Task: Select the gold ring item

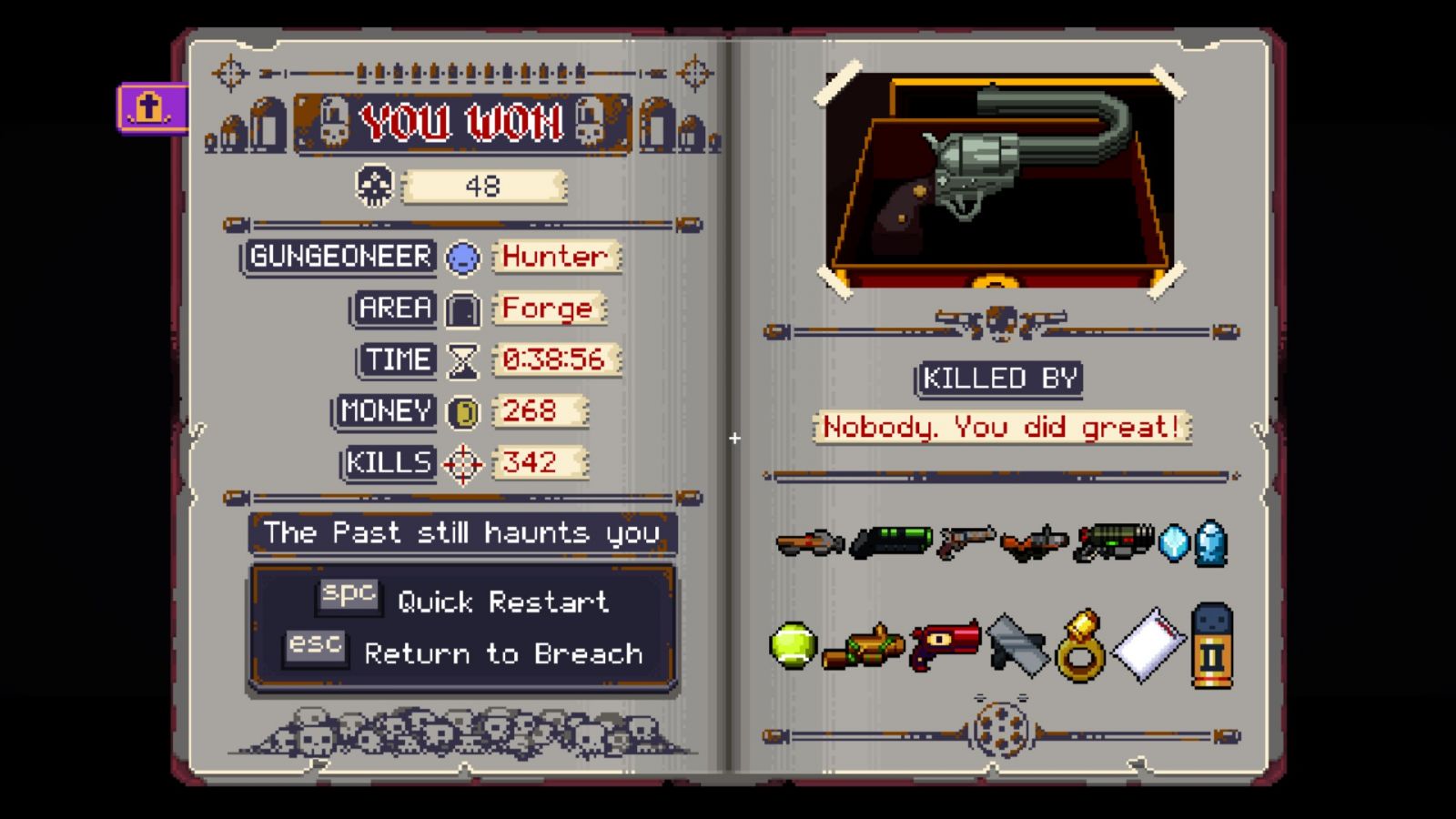Action: click(1080, 647)
